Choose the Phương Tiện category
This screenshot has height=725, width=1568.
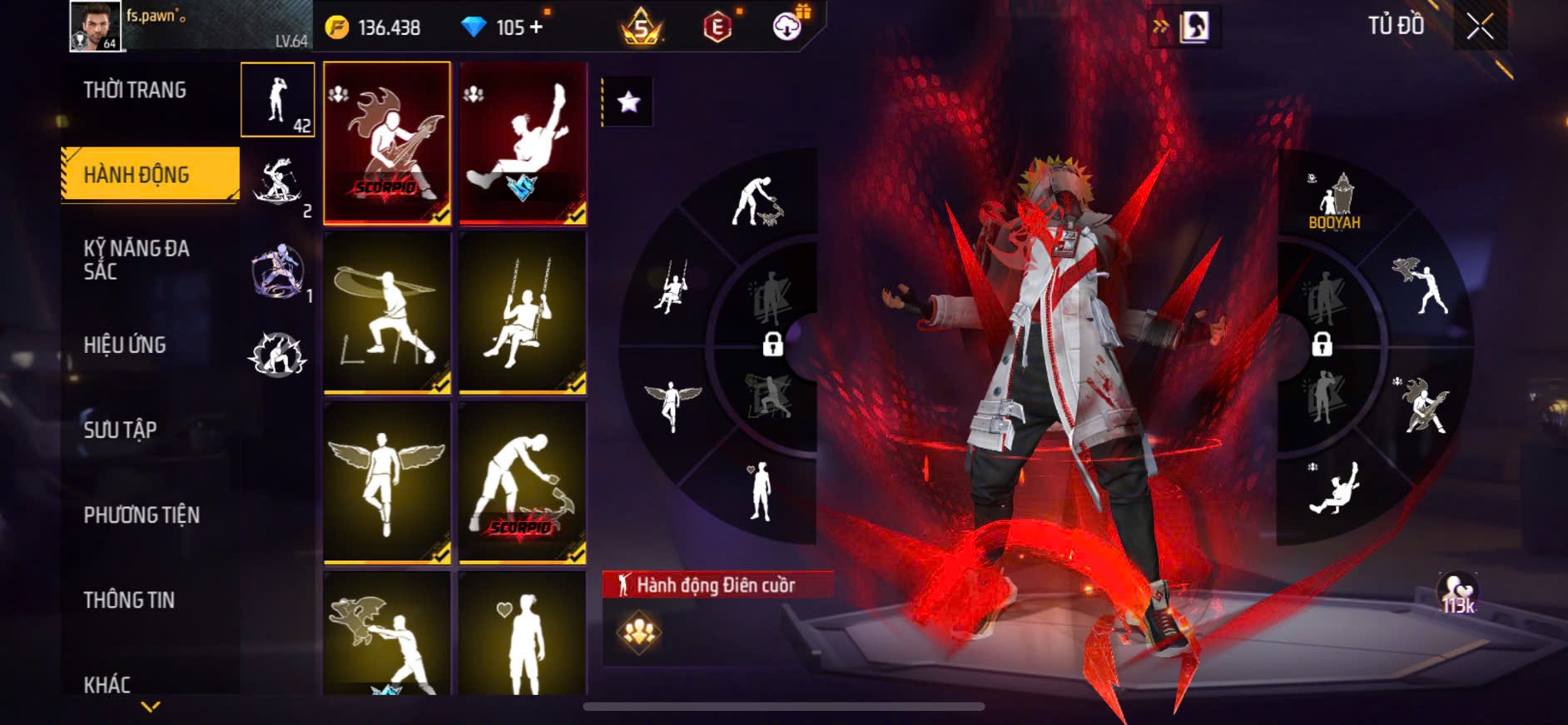tap(141, 515)
